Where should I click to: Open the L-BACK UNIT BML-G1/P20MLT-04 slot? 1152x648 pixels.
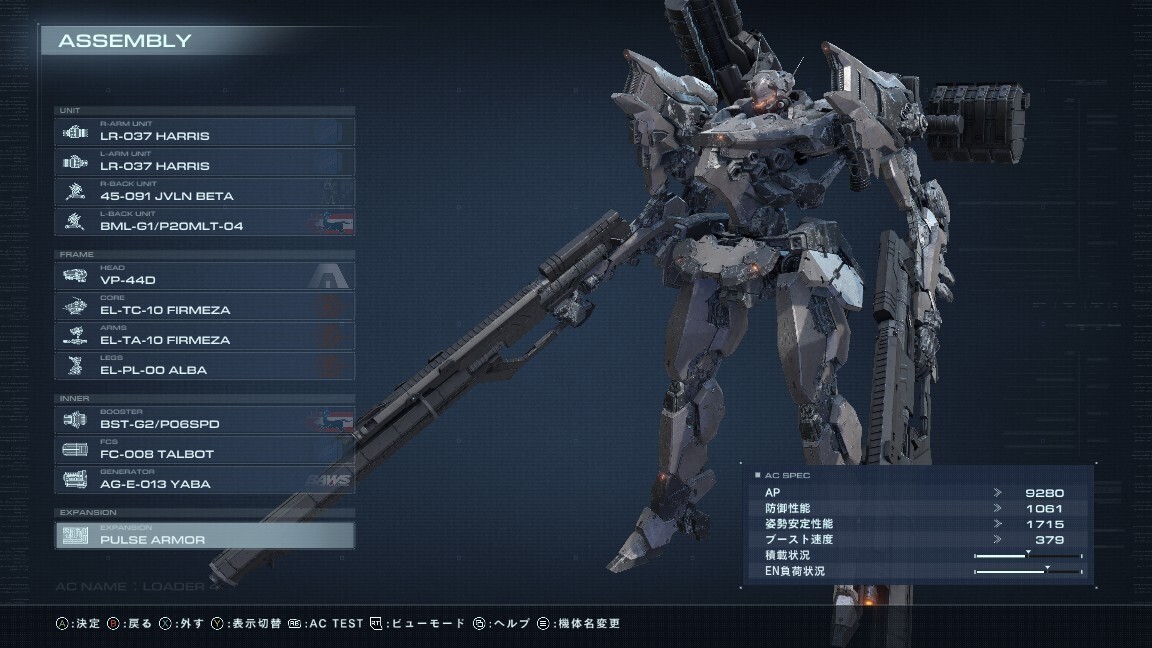pos(204,222)
